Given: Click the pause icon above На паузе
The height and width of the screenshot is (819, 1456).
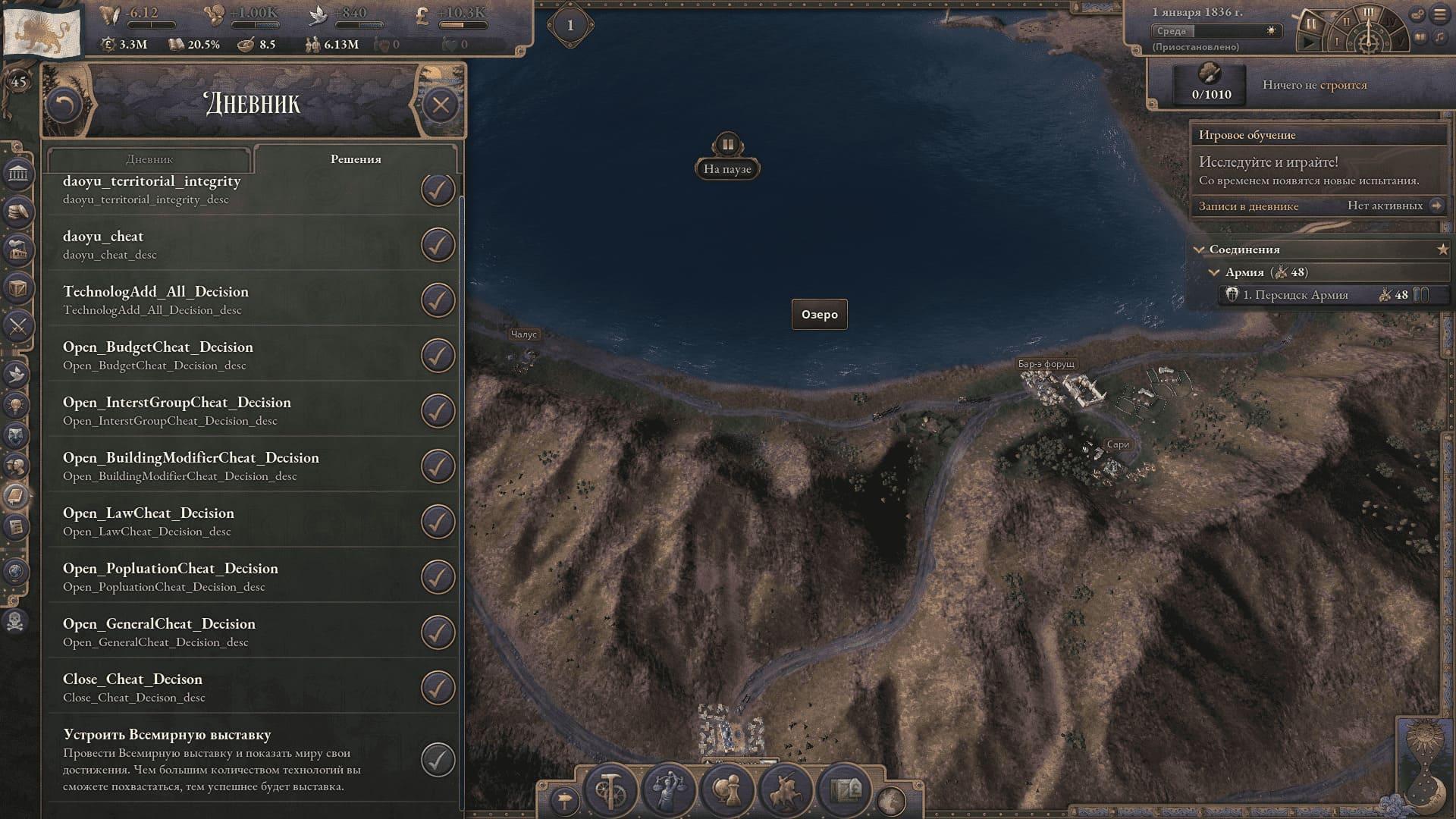Looking at the screenshot, I should [727, 144].
